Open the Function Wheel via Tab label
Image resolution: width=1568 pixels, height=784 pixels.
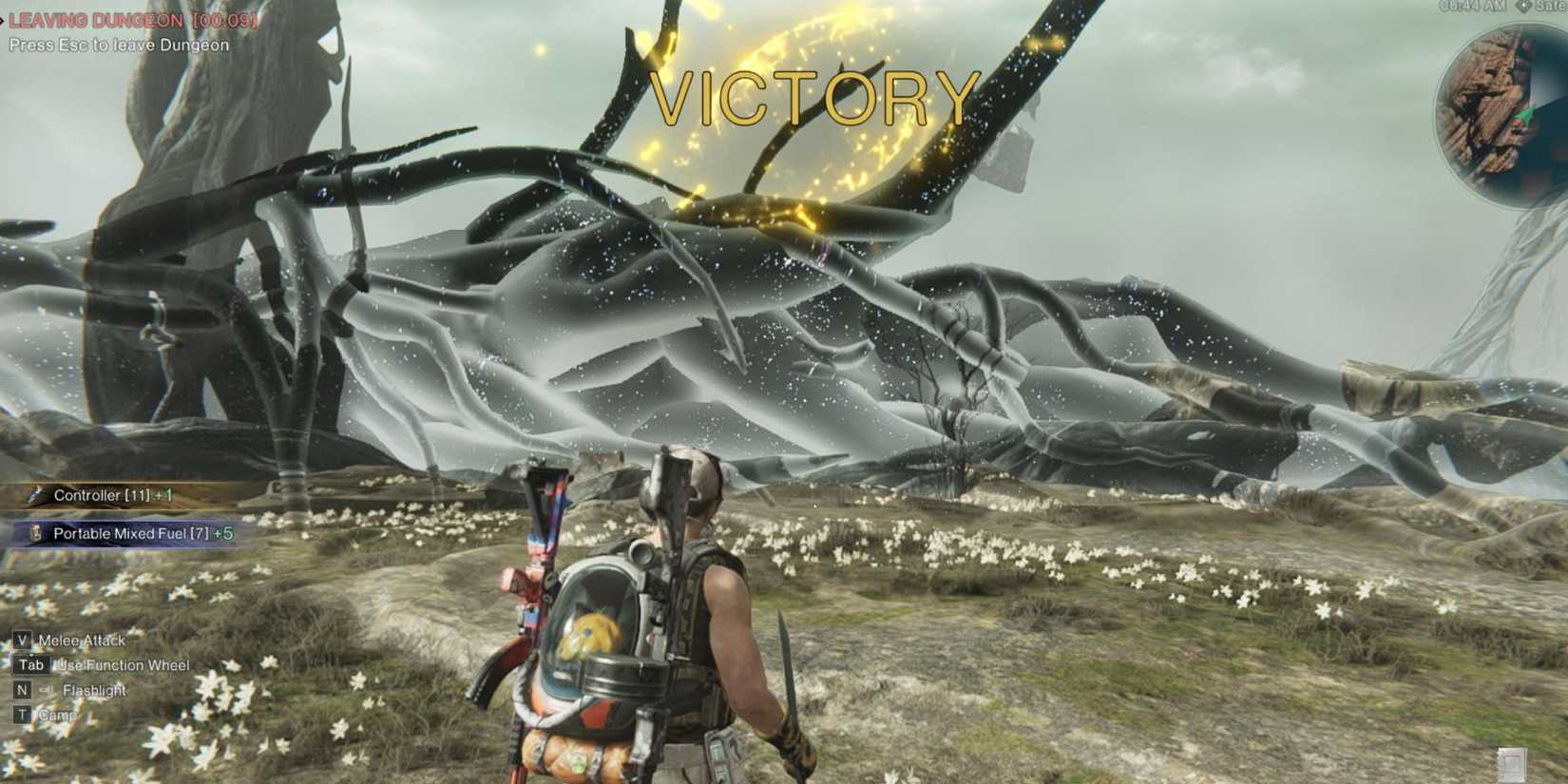pos(31,666)
